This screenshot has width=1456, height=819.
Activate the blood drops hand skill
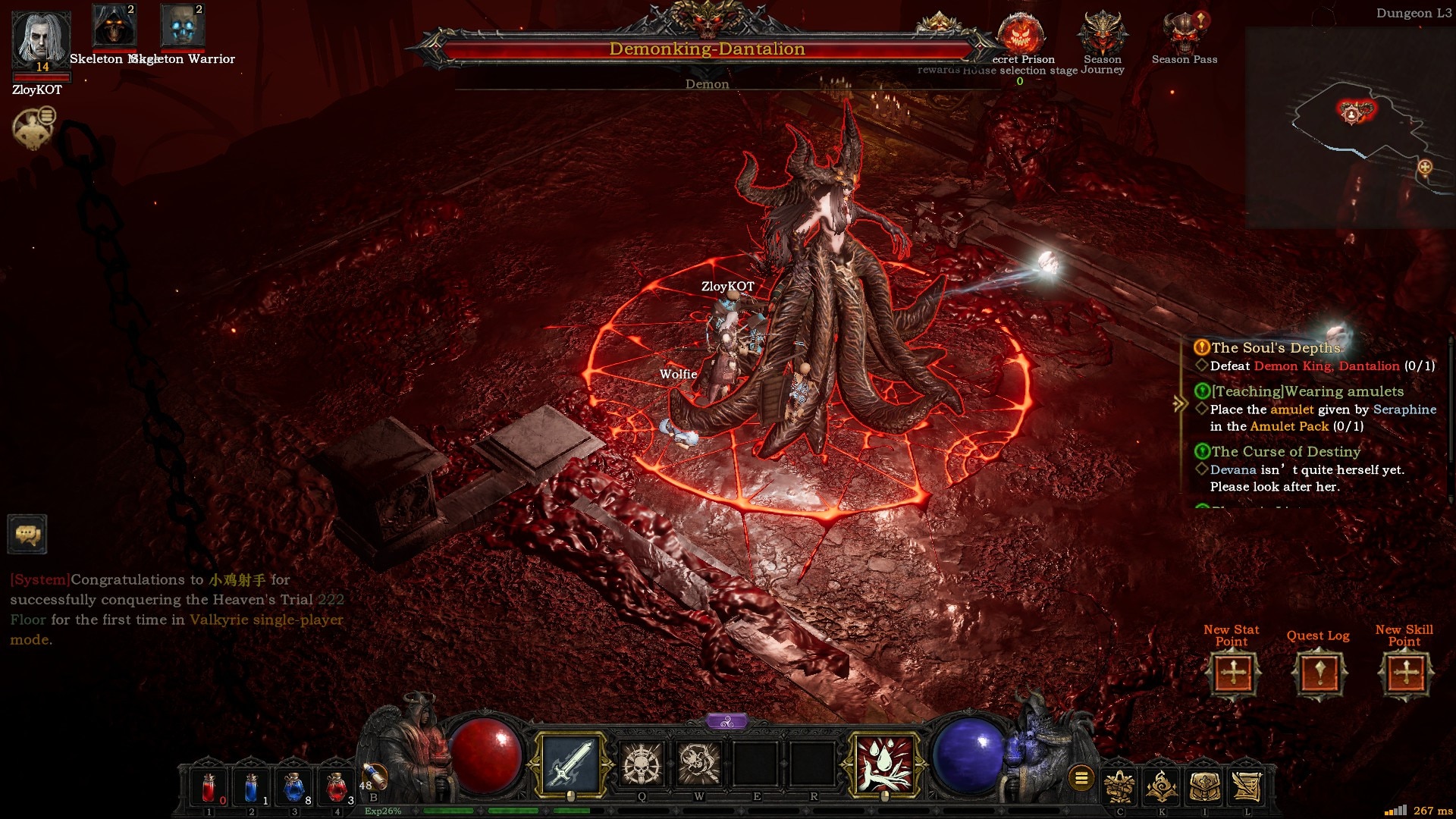[x=883, y=764]
